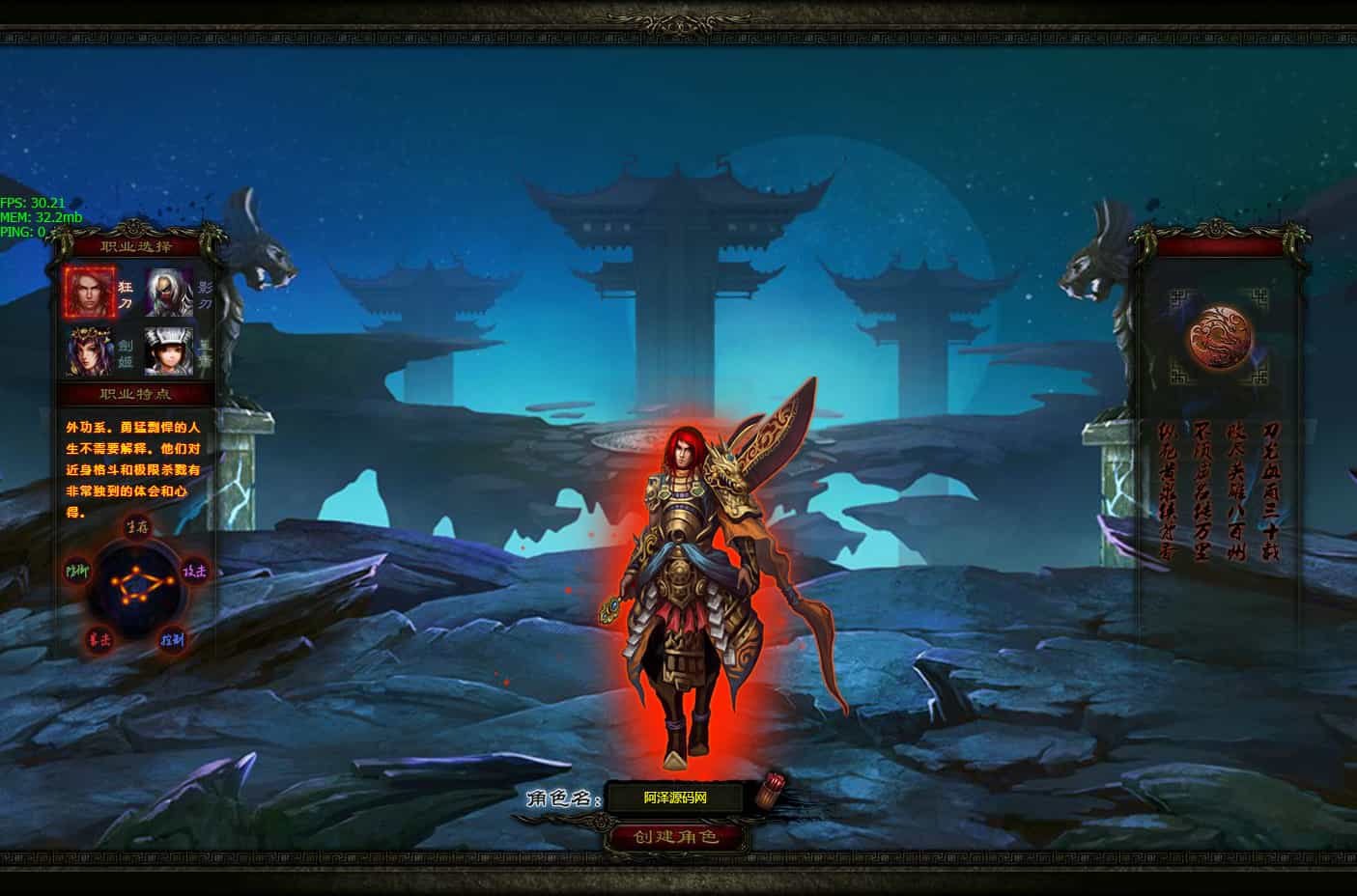Pick the 剑姬 sword maiden class portrait
Image resolution: width=1357 pixels, height=896 pixels.
90,351
